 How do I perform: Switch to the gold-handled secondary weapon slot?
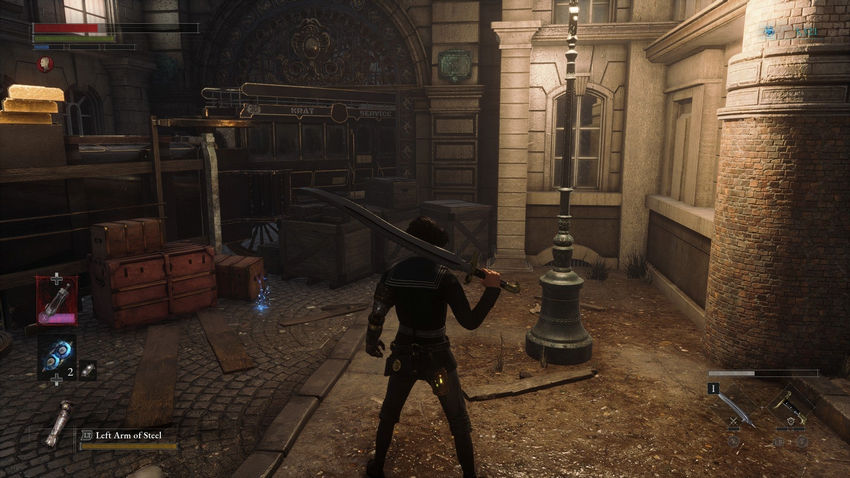click(789, 410)
